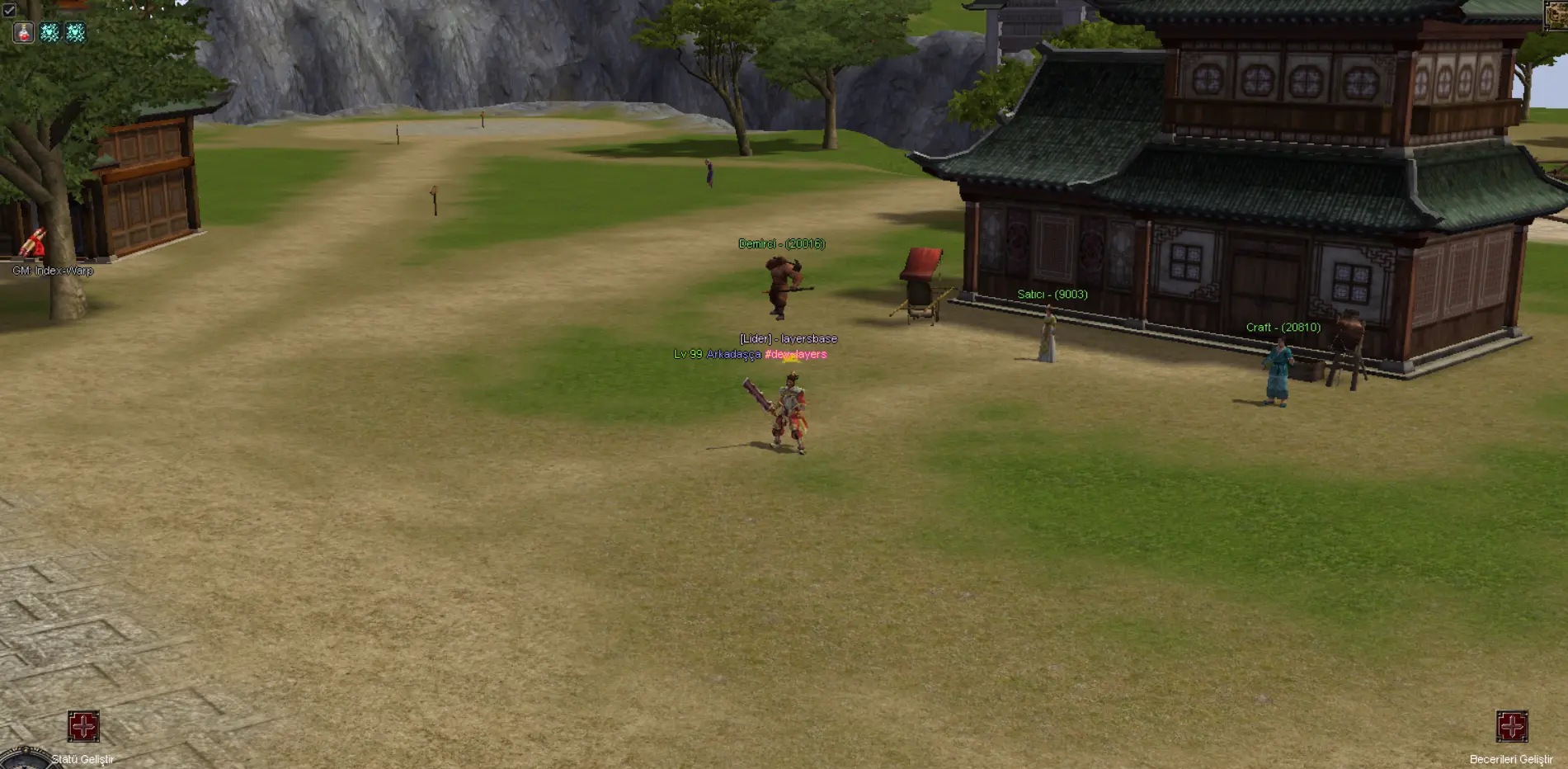
Task: Click the red potion buff icon
Action: 24,32
